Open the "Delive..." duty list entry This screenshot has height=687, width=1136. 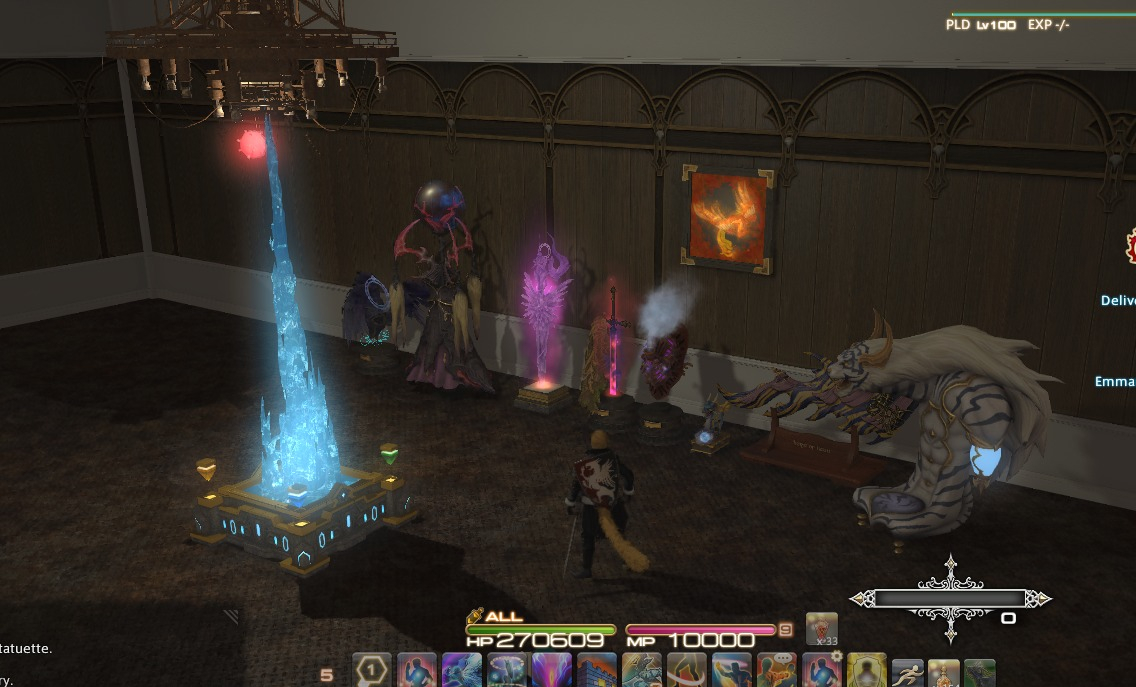pos(1117,300)
